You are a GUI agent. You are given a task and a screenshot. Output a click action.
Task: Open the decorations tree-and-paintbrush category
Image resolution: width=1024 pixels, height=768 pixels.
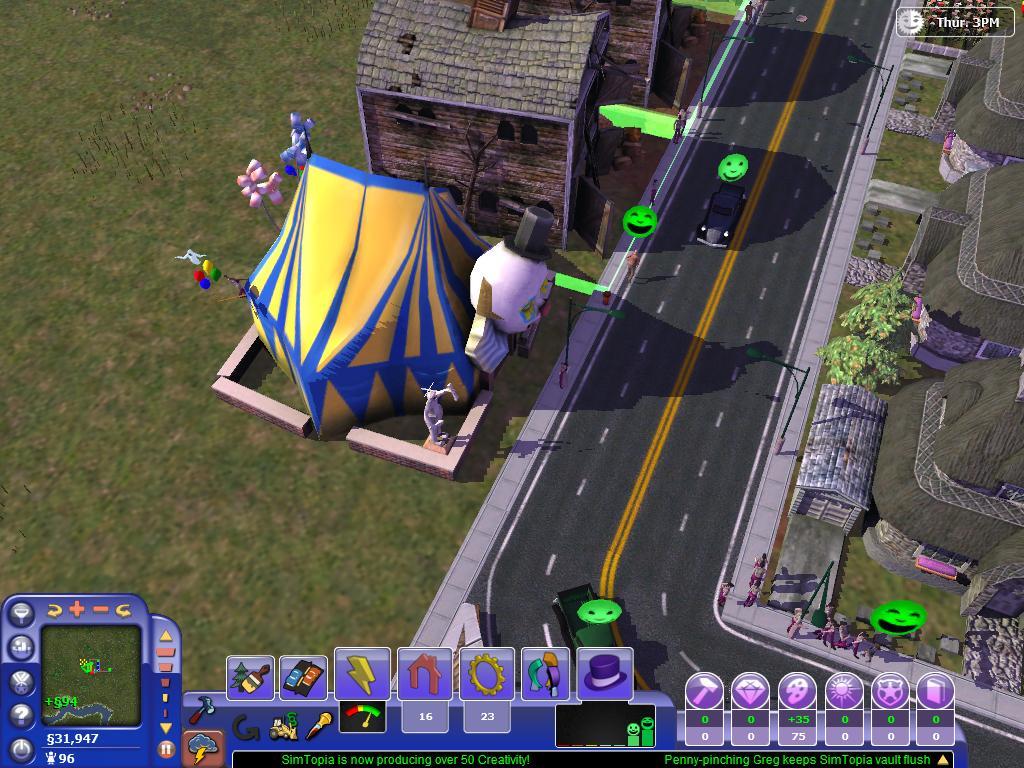[251, 678]
